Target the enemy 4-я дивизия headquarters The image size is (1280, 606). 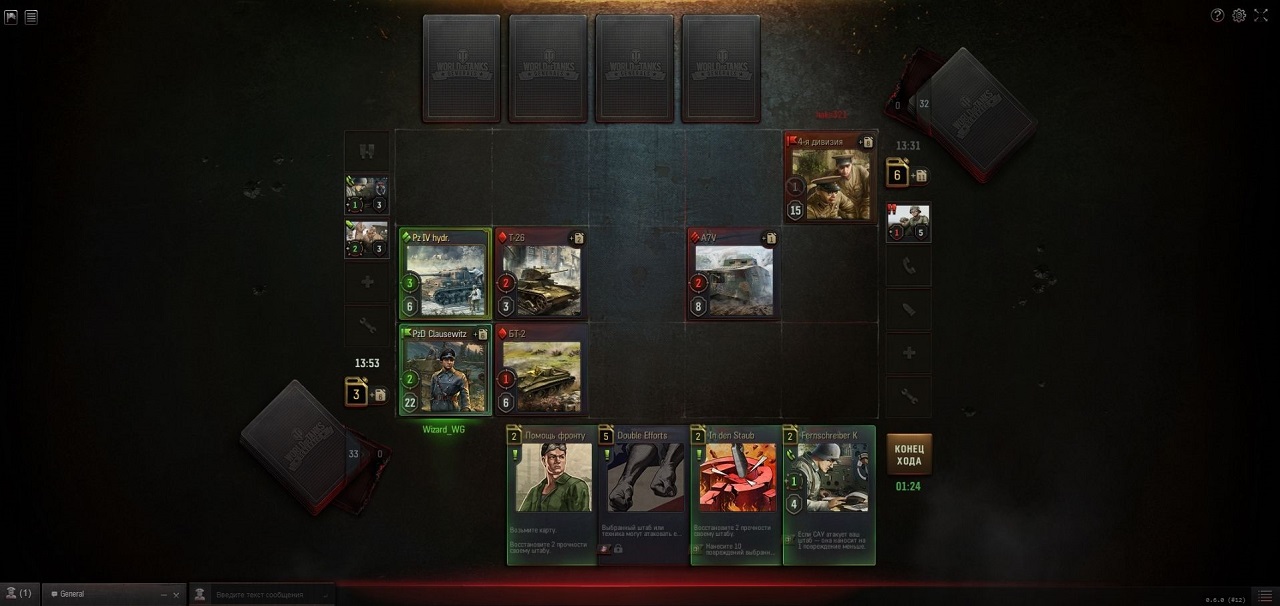click(x=830, y=177)
